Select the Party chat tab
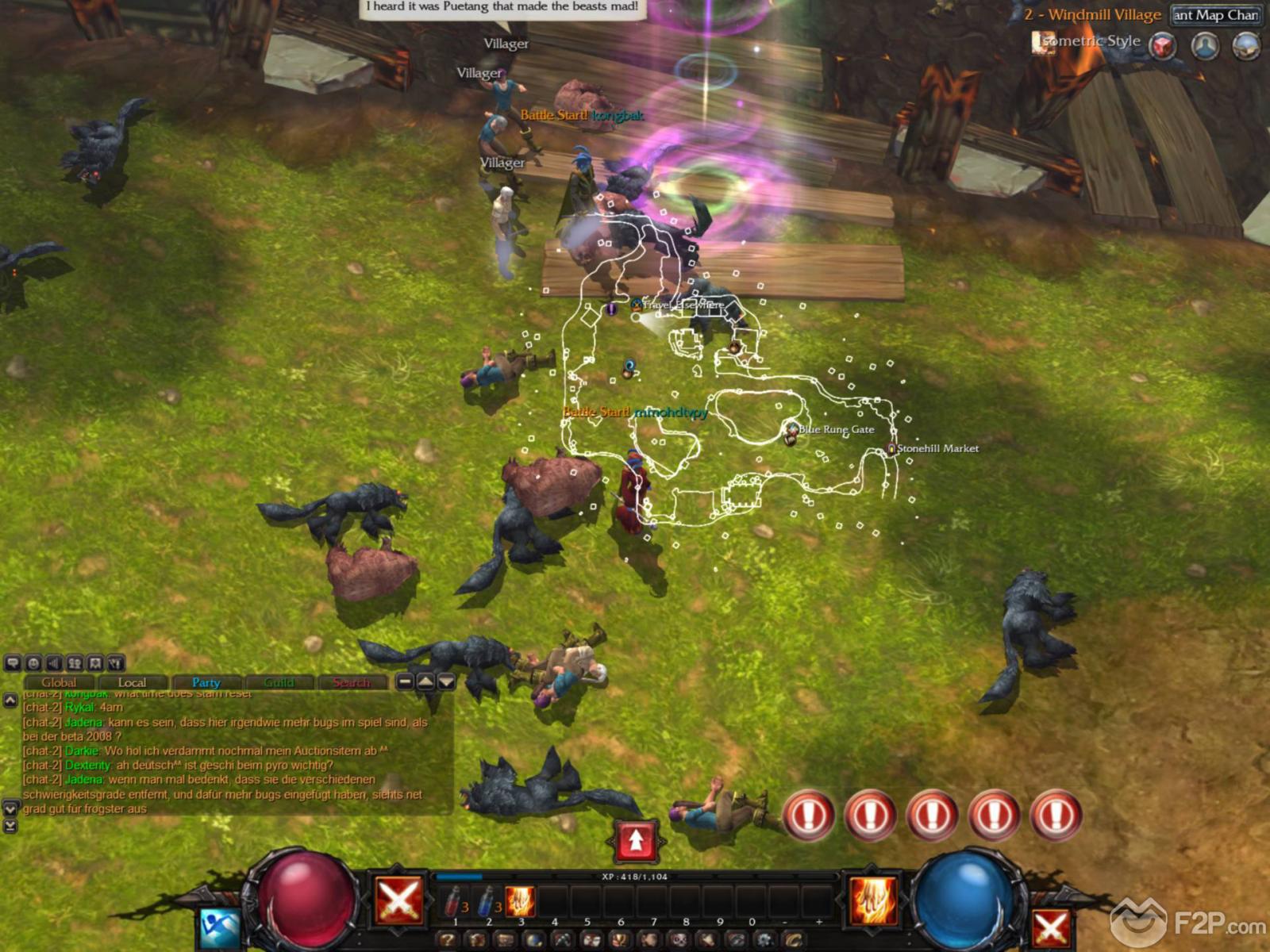This screenshot has width=1270, height=952. (x=206, y=682)
